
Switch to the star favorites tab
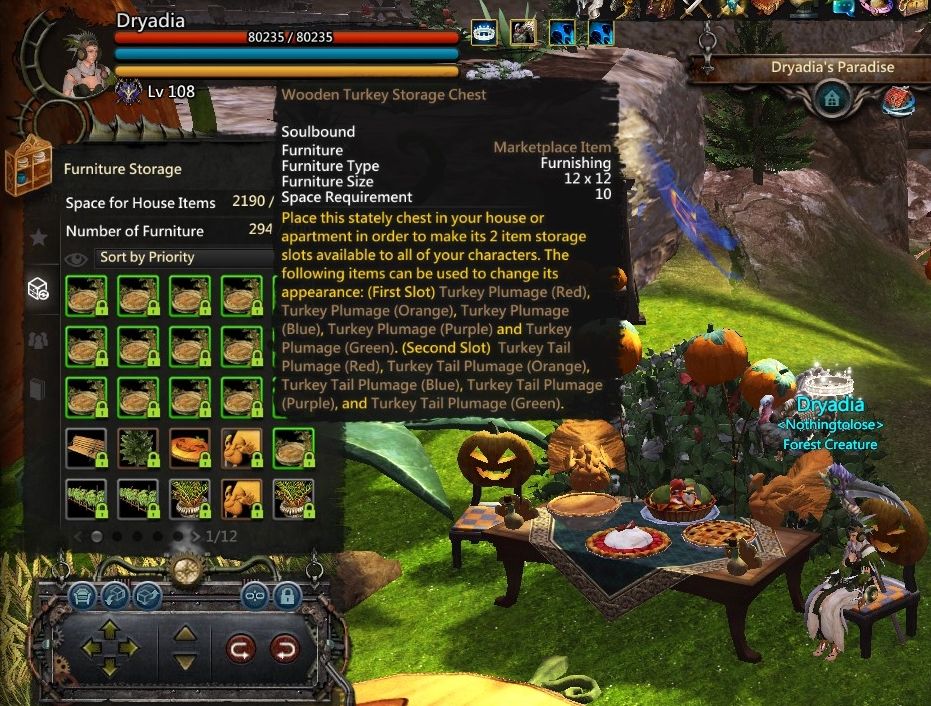point(38,238)
